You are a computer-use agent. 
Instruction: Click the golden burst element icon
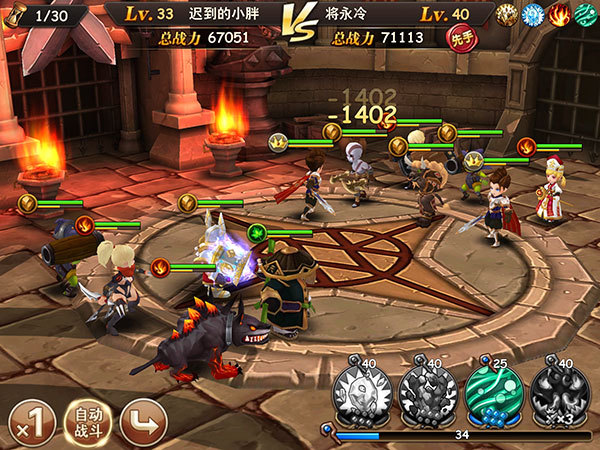click(507, 15)
